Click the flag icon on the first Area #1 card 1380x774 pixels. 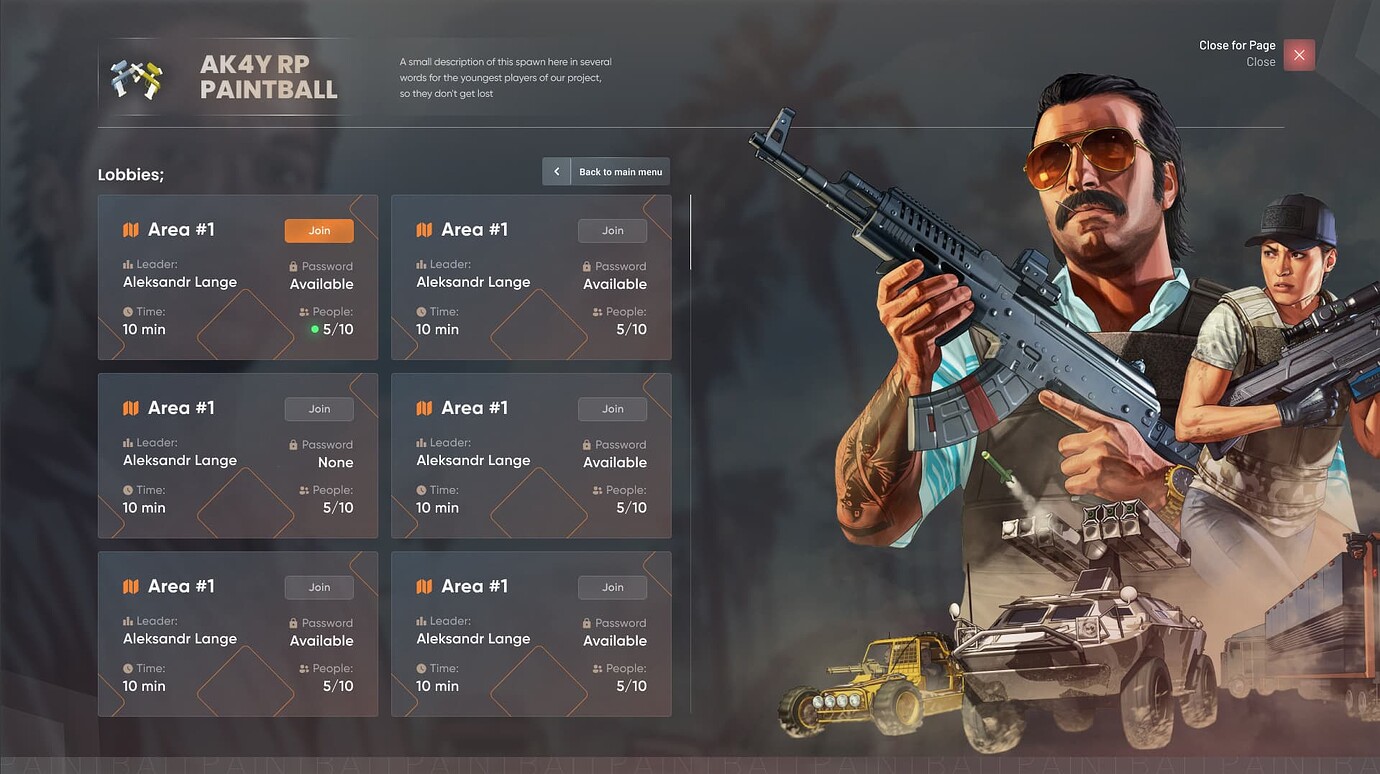pos(130,229)
